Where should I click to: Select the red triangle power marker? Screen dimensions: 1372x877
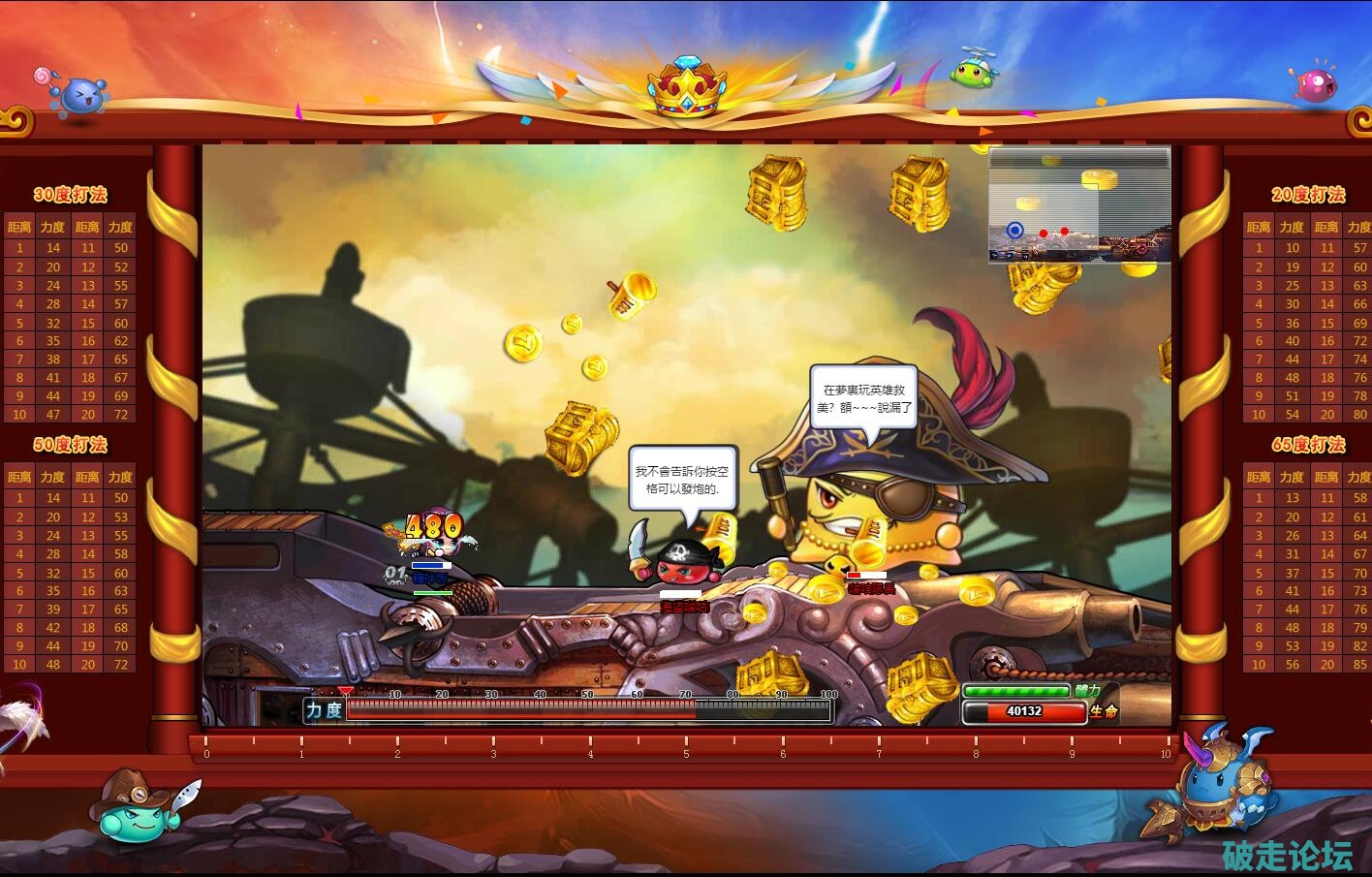[346, 692]
